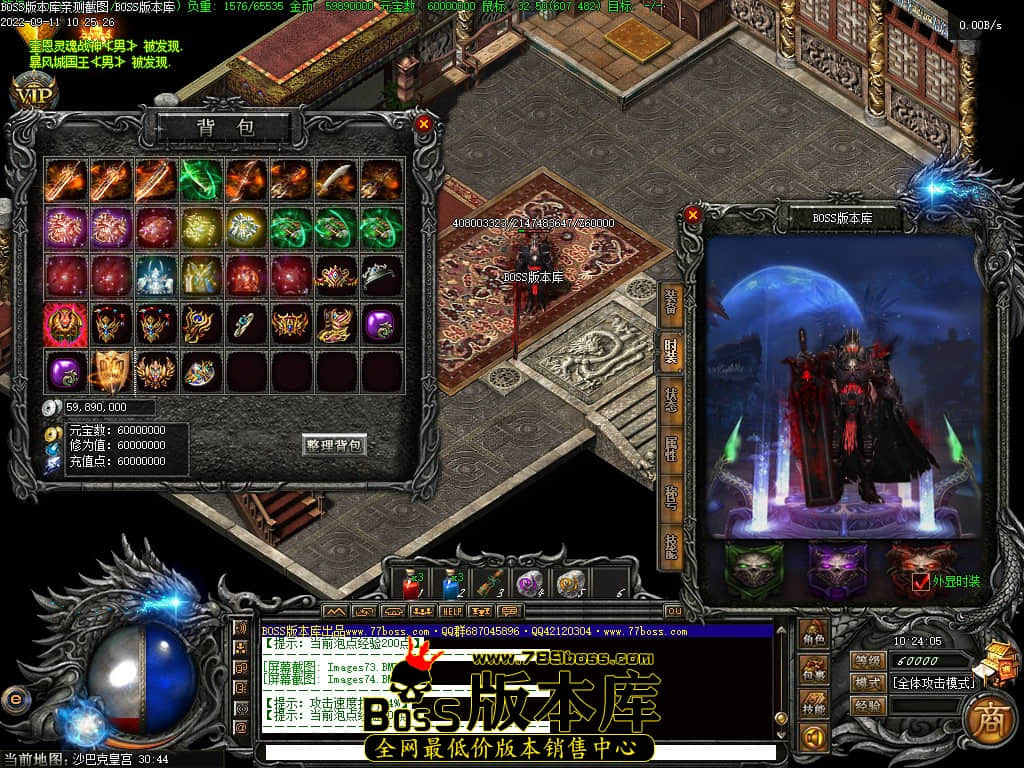Click the HELP button above chat
The width and height of the screenshot is (1024, 768).
pos(452,610)
